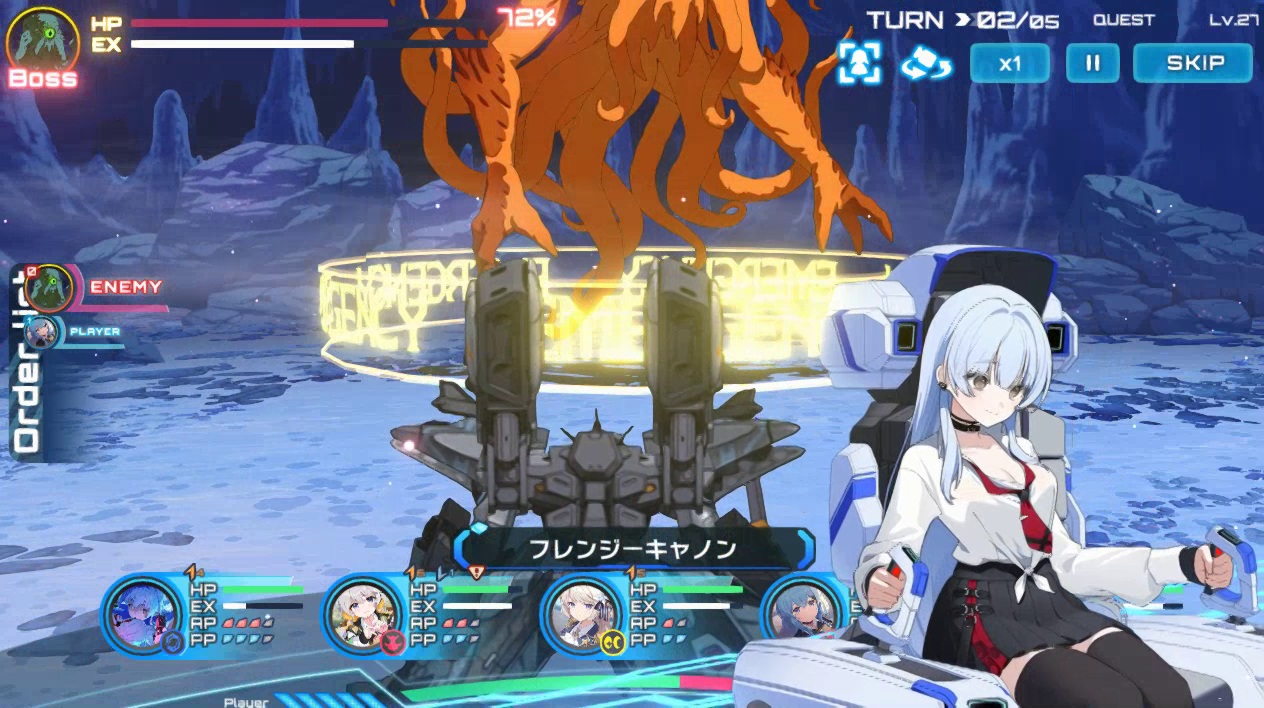Open the enemy entry in the Order list
1264x708 pixels.
(48, 289)
